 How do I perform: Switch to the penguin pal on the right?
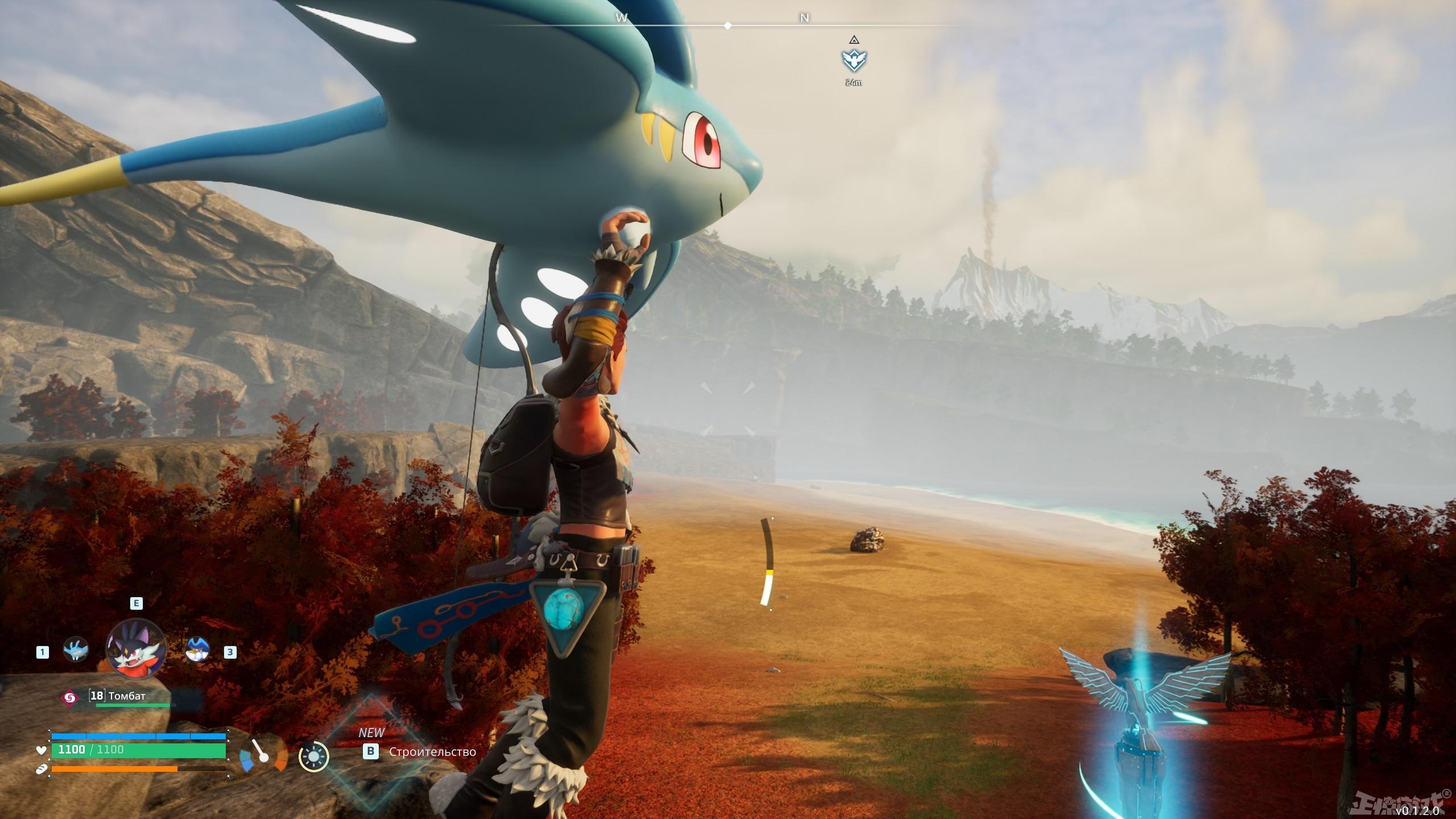198,650
